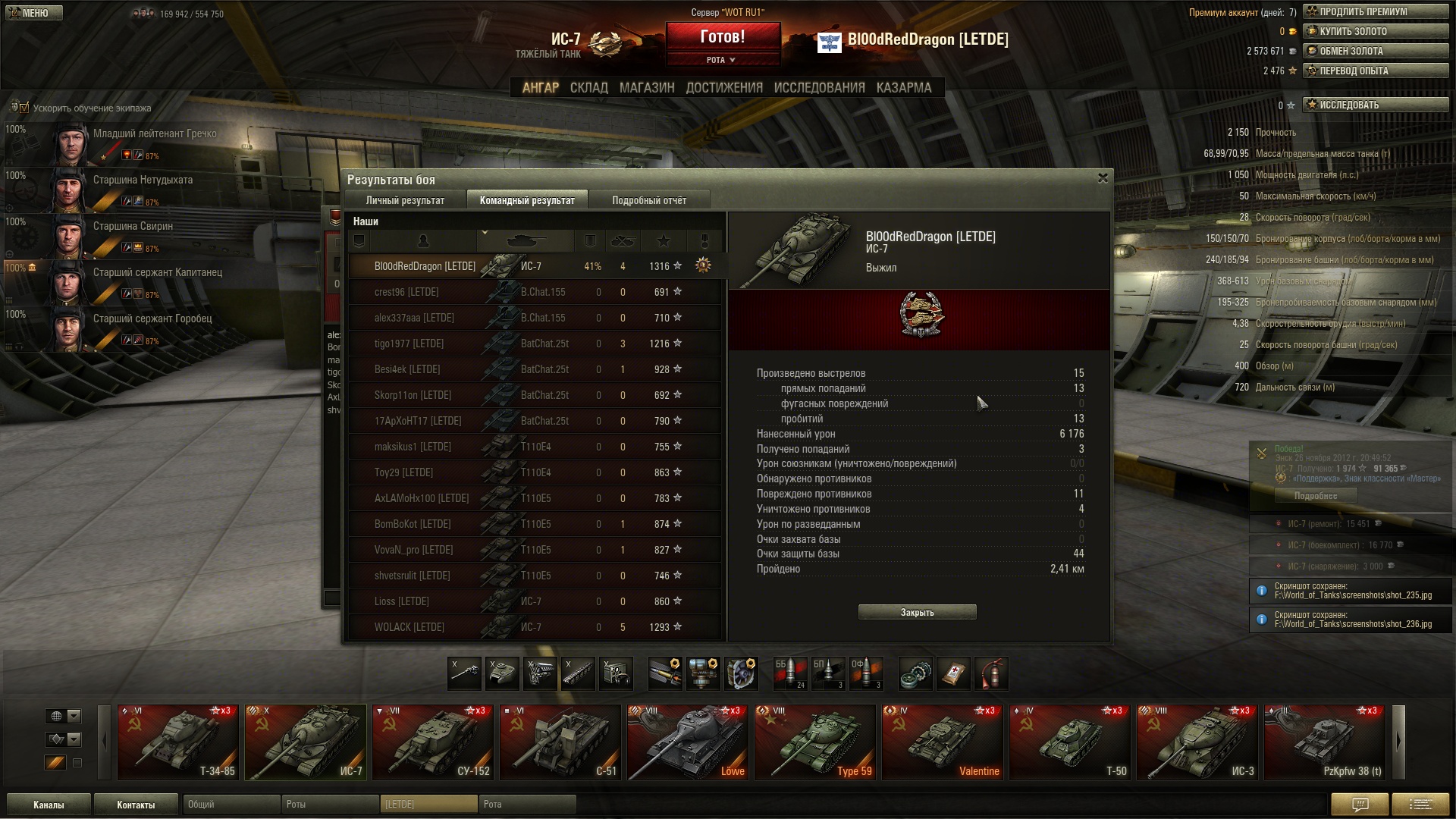Screen dimensions: 1456x819
Task: Select player WOLACK [LETDE] row
Action: (535, 627)
